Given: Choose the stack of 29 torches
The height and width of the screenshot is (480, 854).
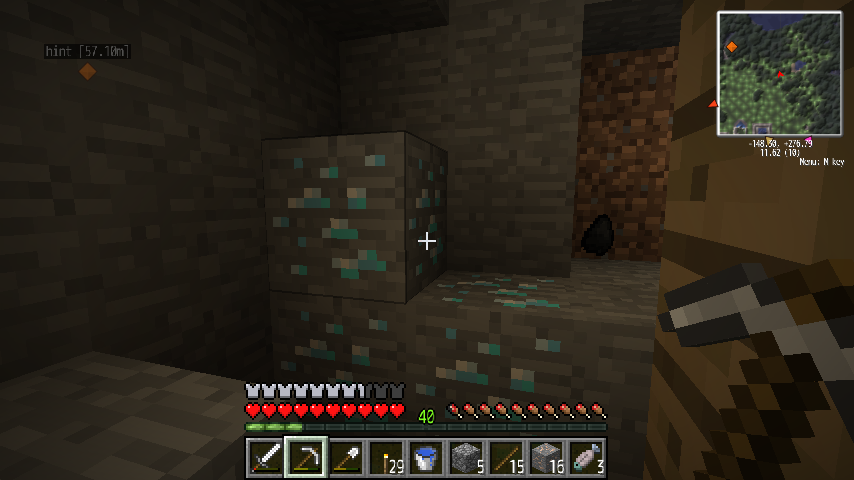Looking at the screenshot, I should tap(385, 459).
